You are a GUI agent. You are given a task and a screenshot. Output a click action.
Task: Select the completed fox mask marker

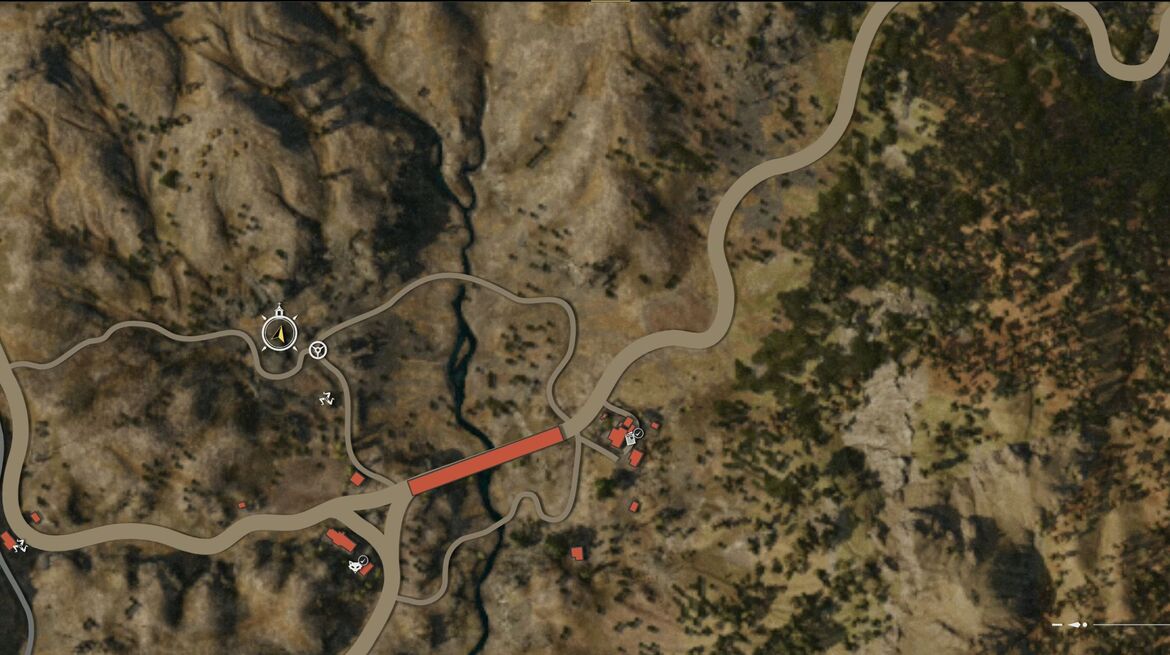[356, 566]
